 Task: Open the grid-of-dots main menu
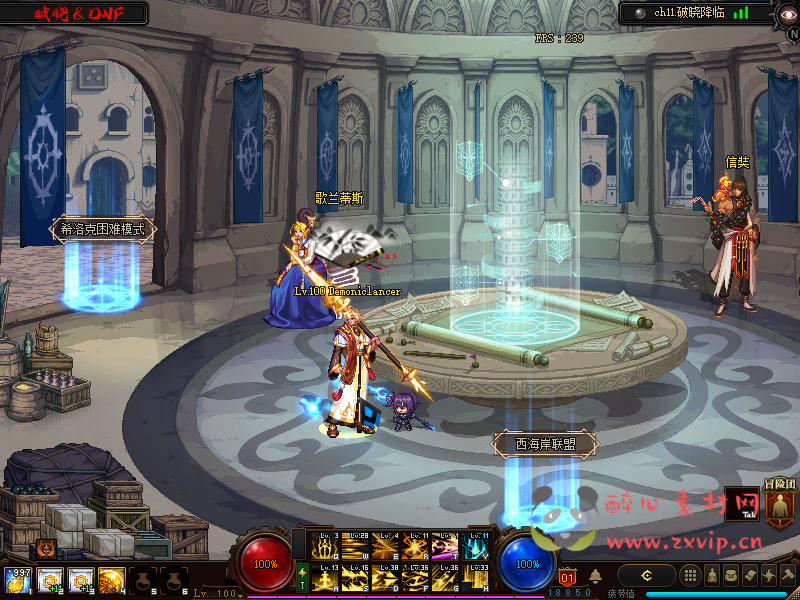coord(690,575)
